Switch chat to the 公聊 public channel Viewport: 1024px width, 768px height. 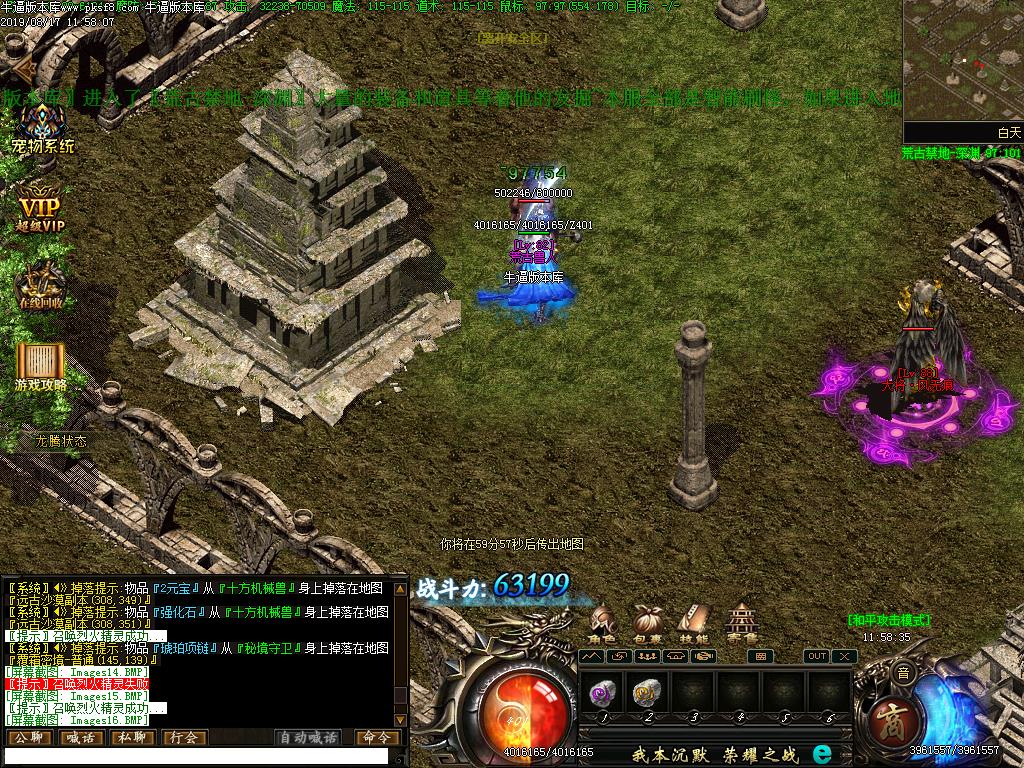pos(28,738)
